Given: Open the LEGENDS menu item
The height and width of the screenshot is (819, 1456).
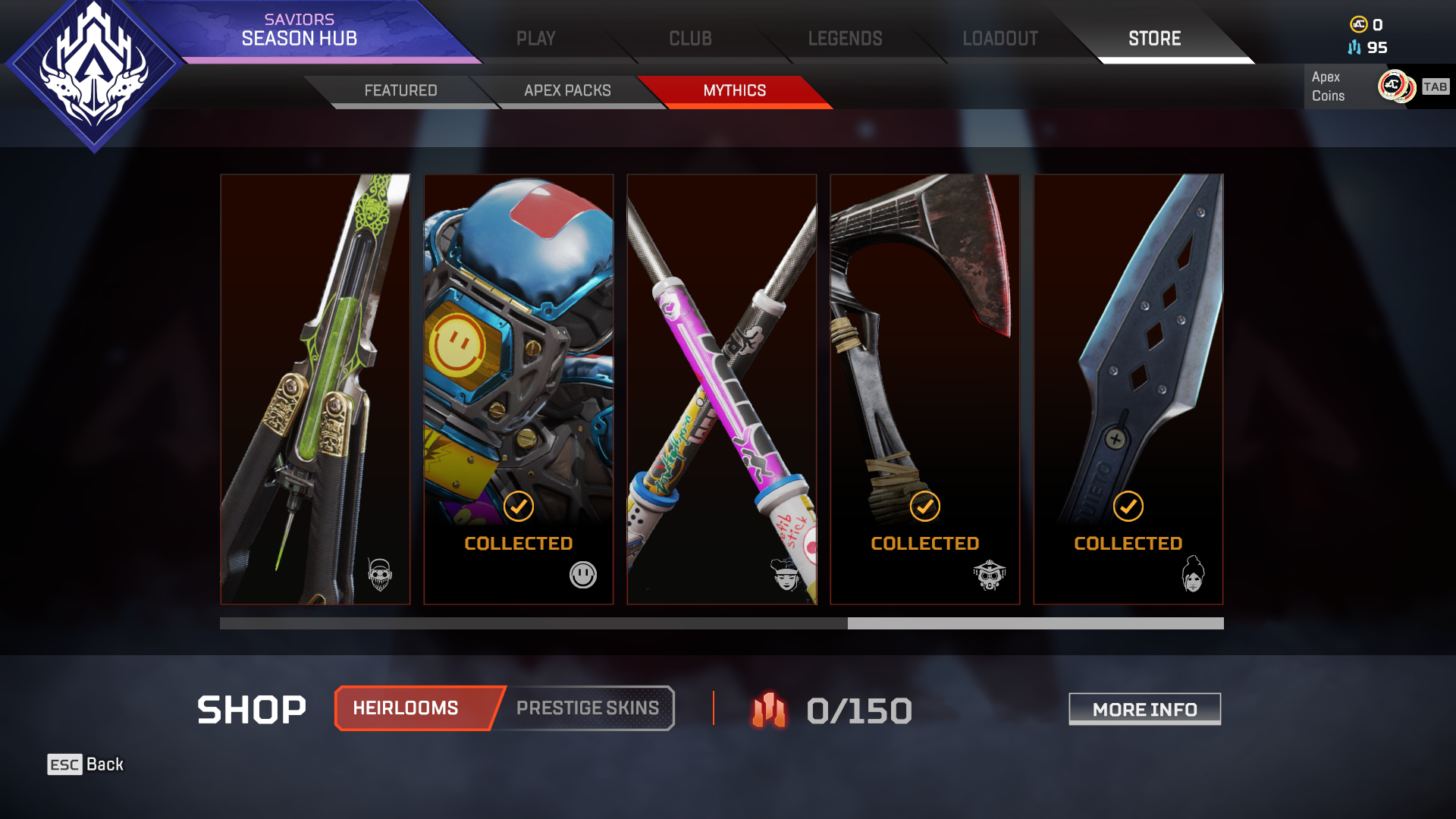Looking at the screenshot, I should pos(845,38).
